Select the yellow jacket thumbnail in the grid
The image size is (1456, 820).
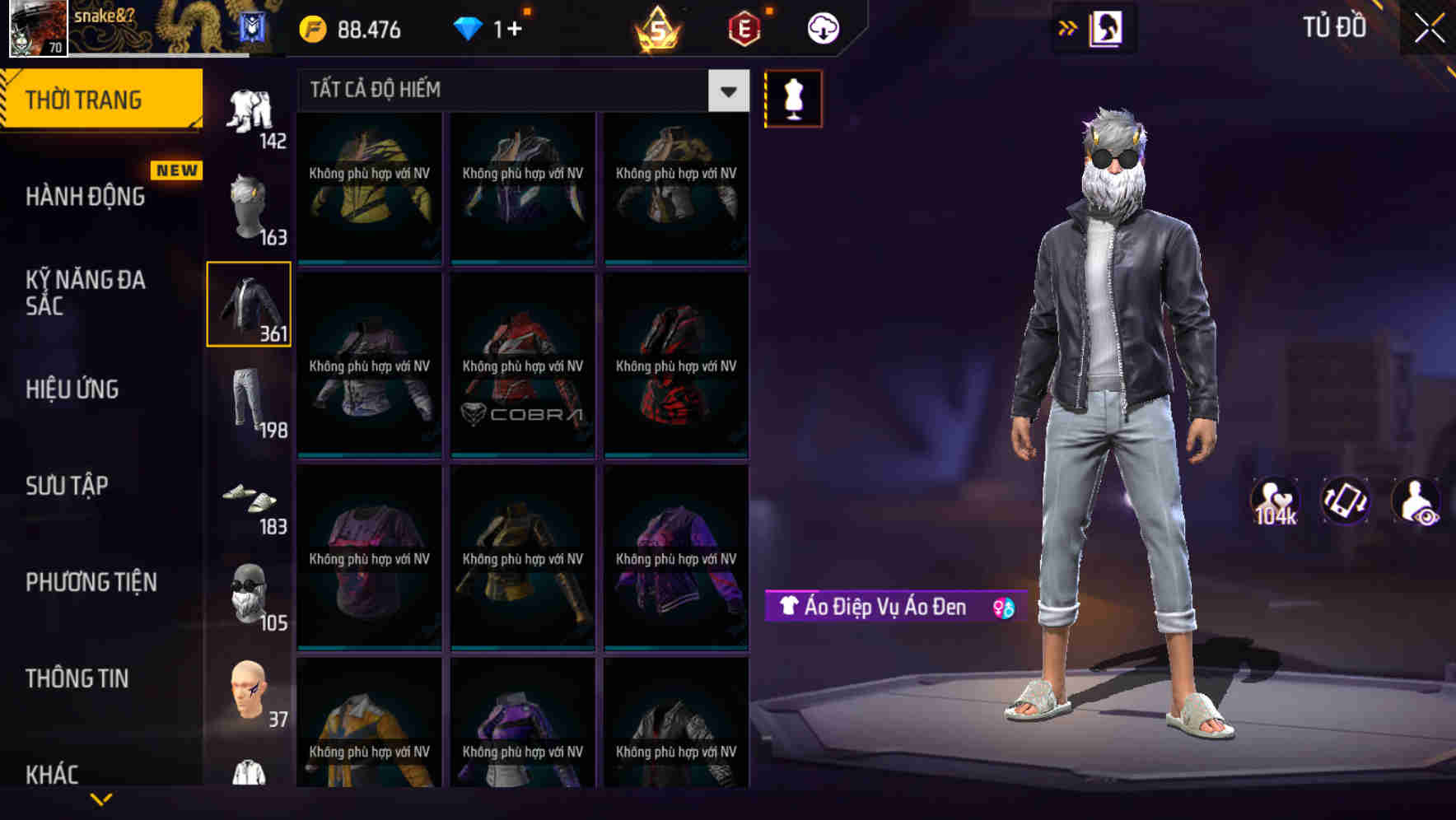(369, 189)
